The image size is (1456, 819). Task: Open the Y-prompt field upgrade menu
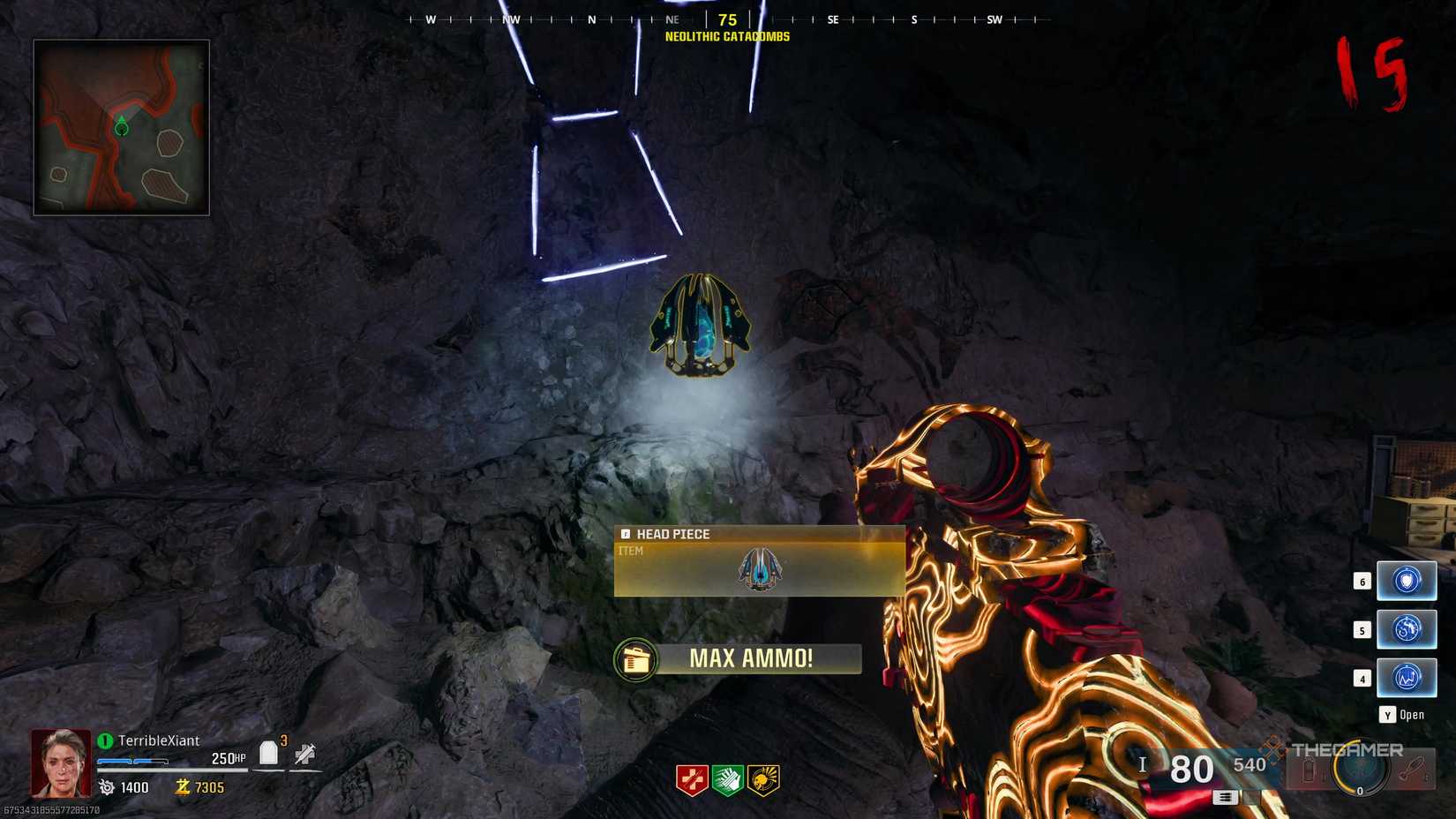[1402, 715]
